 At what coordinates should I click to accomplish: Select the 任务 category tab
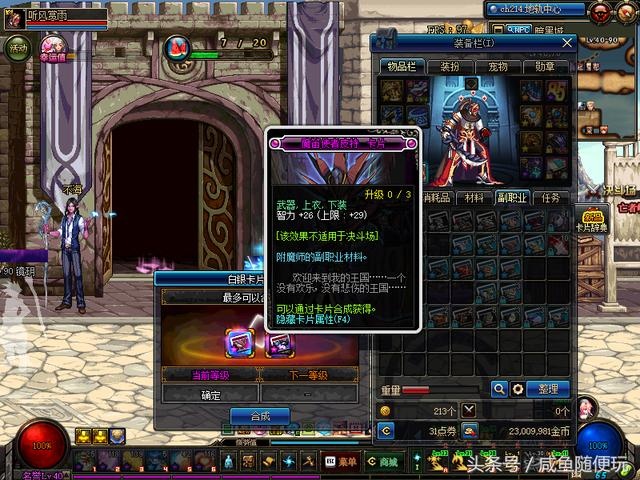551,198
